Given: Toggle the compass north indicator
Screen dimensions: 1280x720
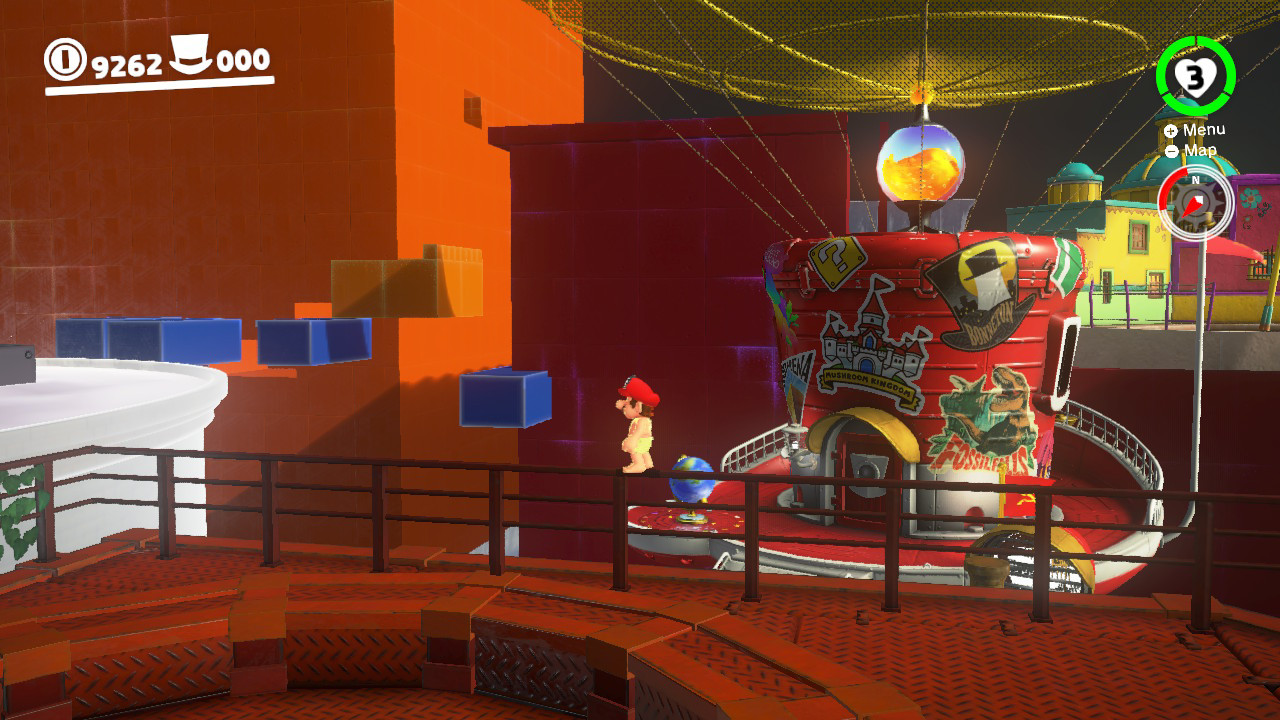Looking at the screenshot, I should pos(1196,180).
